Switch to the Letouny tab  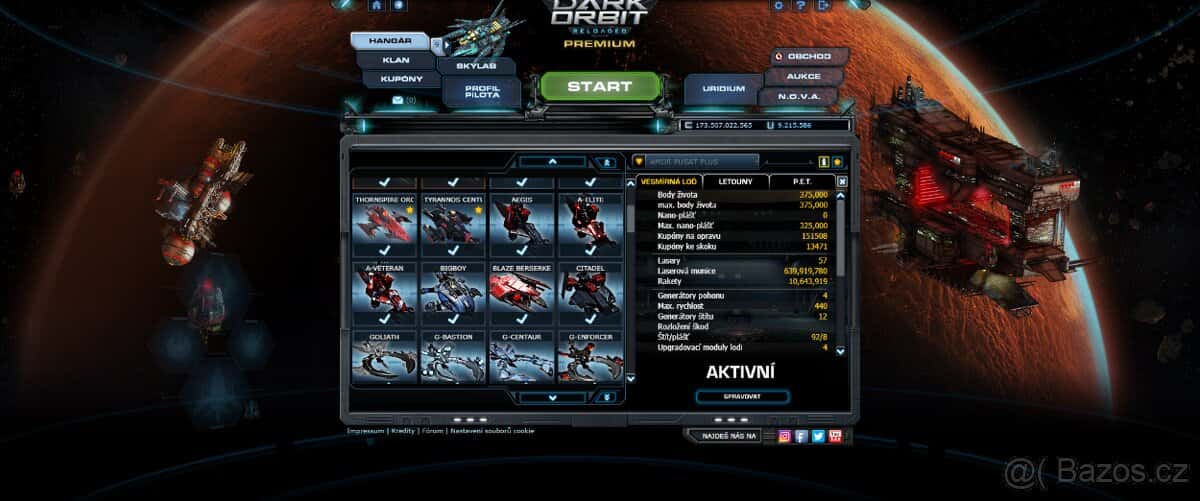coord(735,181)
